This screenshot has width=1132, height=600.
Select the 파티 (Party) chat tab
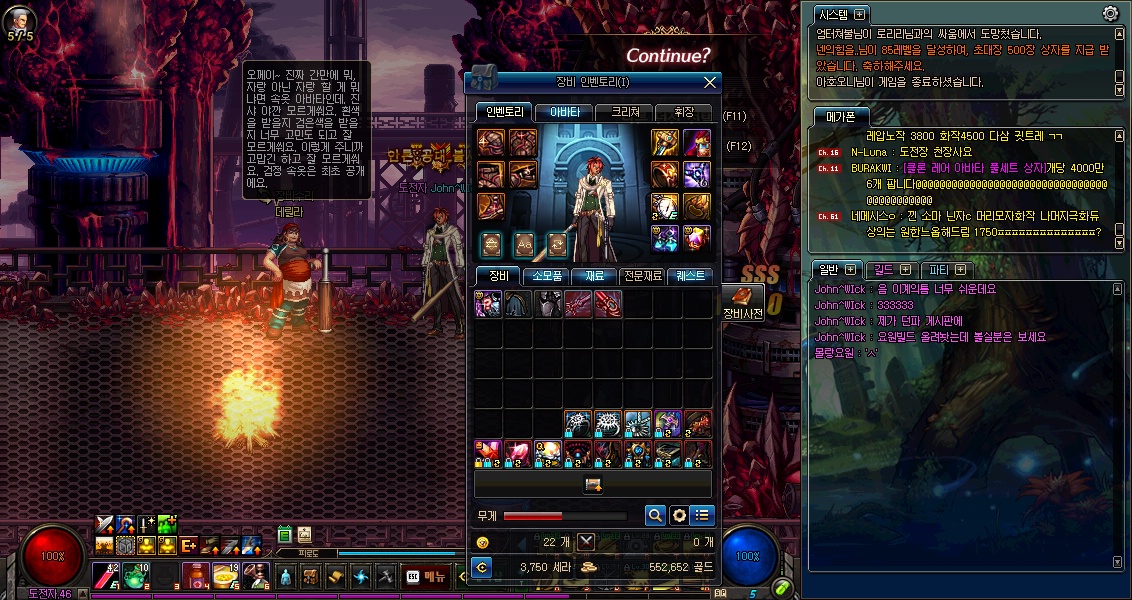coord(947,269)
